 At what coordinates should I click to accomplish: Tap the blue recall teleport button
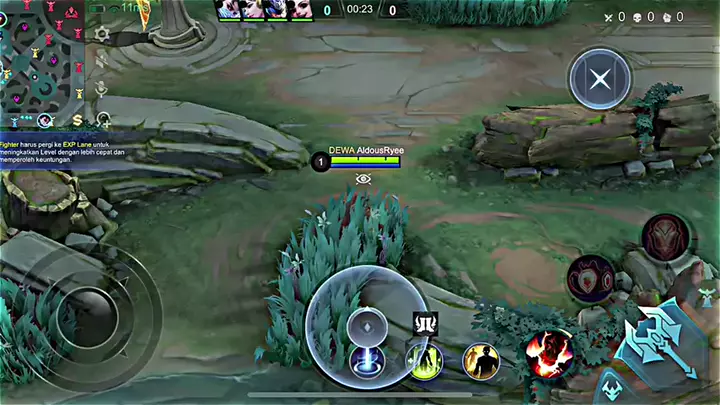(x=367, y=361)
